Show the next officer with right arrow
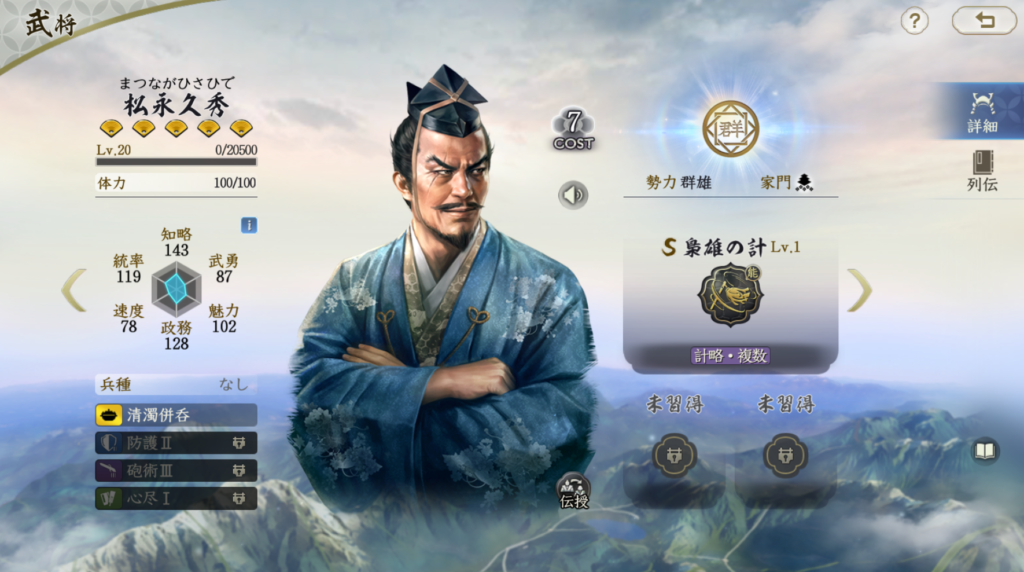 pos(859,290)
